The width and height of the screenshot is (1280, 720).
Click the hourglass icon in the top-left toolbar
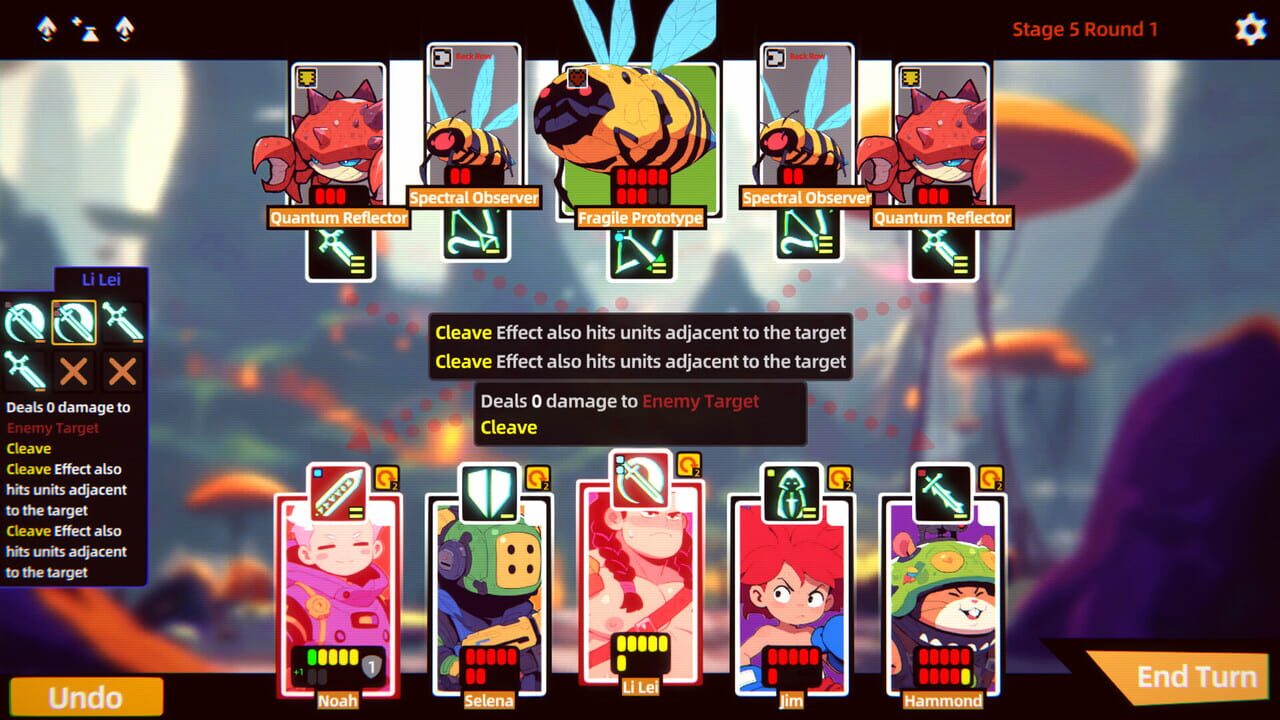point(89,30)
